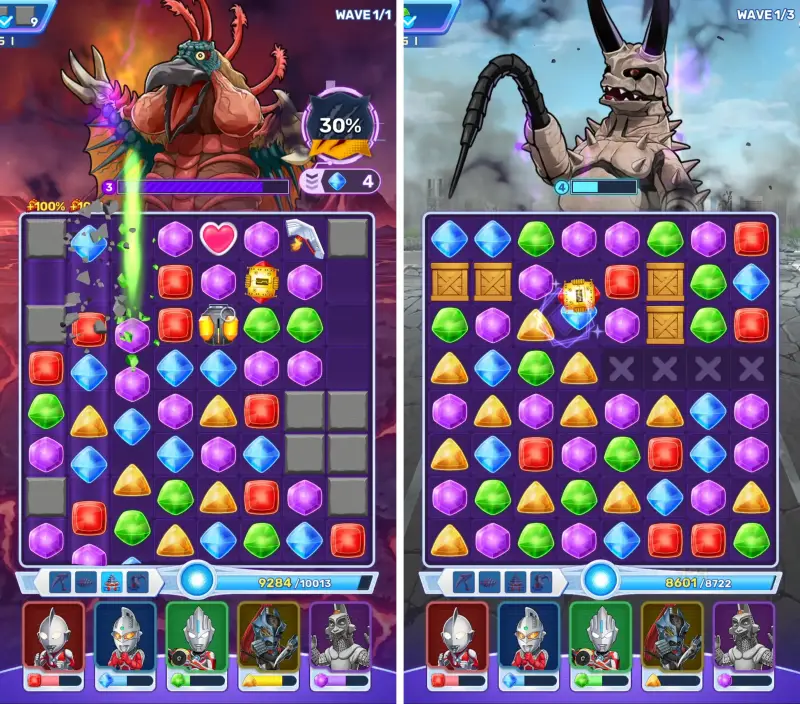Select the silver rocket hammer tile

click(x=303, y=237)
